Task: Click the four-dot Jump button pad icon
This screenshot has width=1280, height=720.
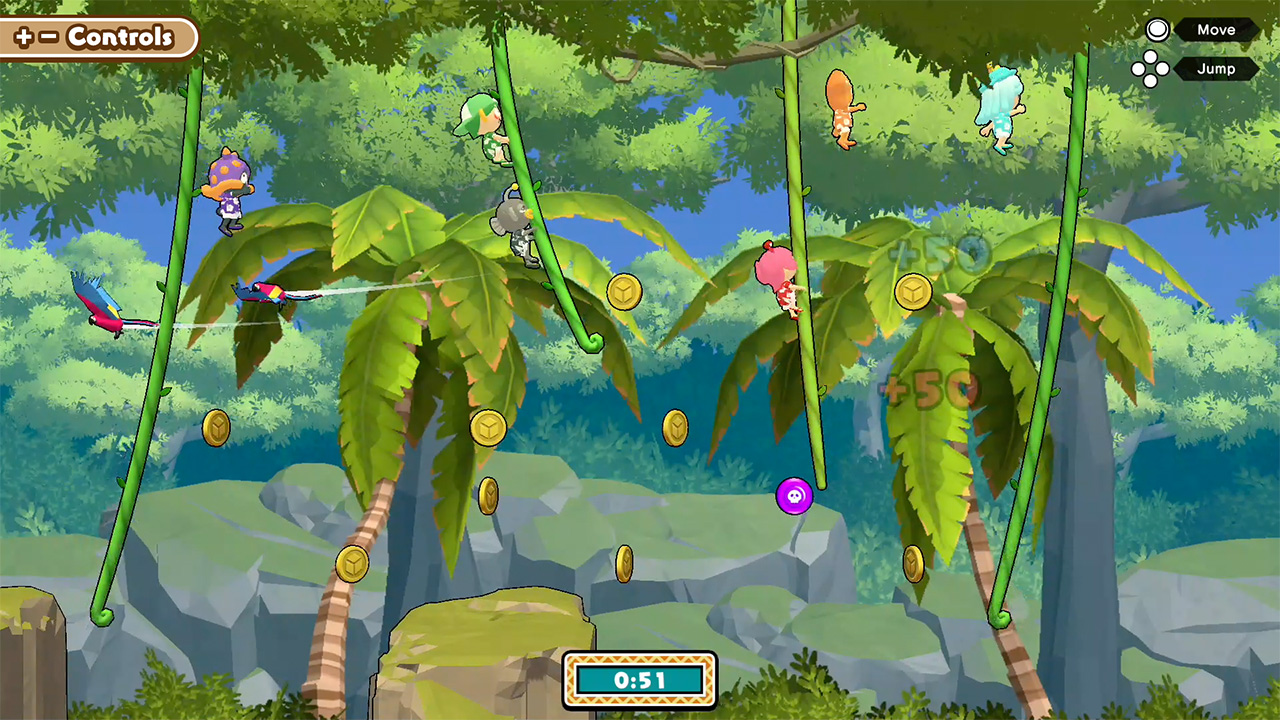Action: click(x=1153, y=68)
